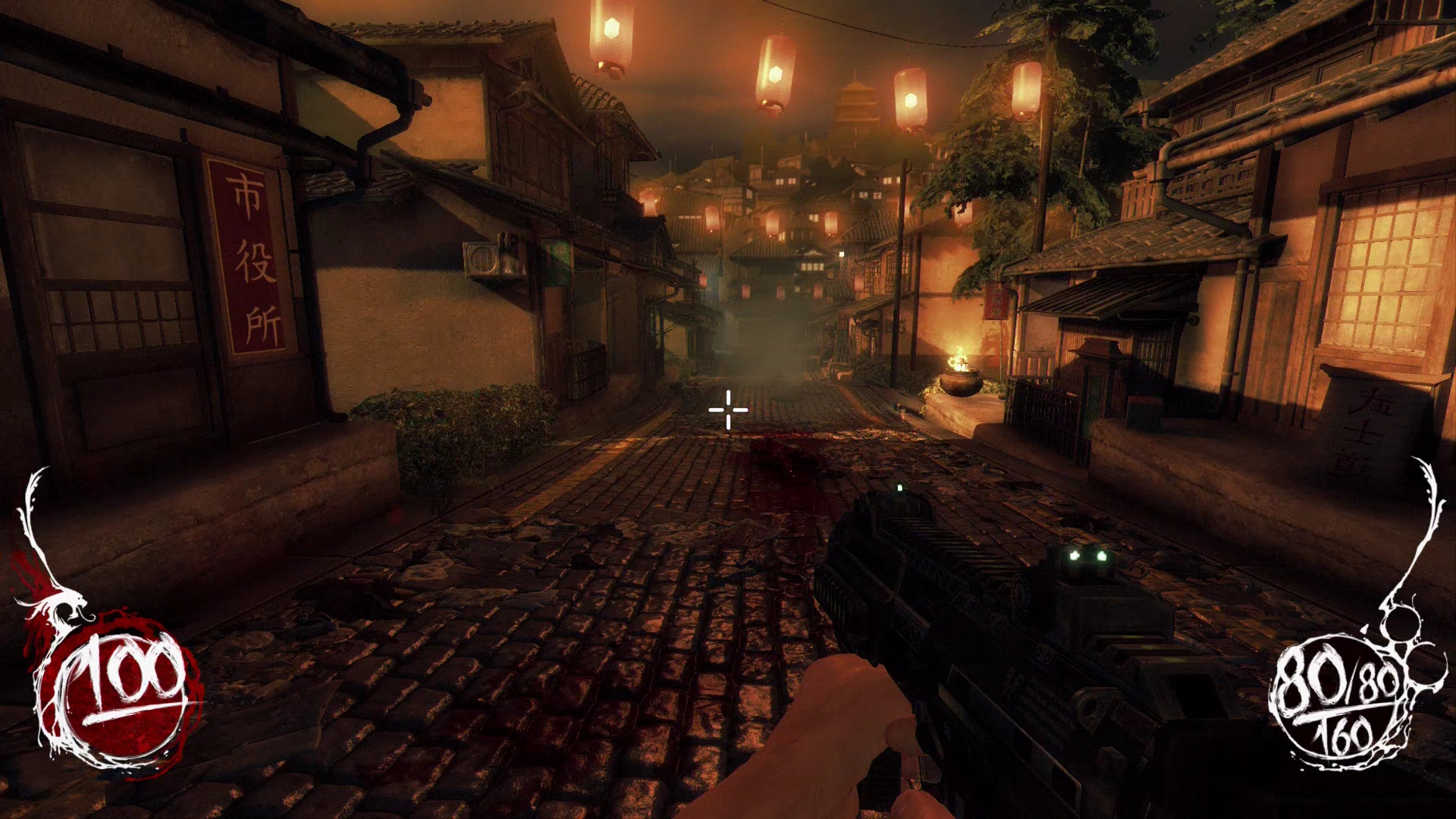Click the crosshair at screen center
Screen dimensions: 1456x819
tap(727, 409)
